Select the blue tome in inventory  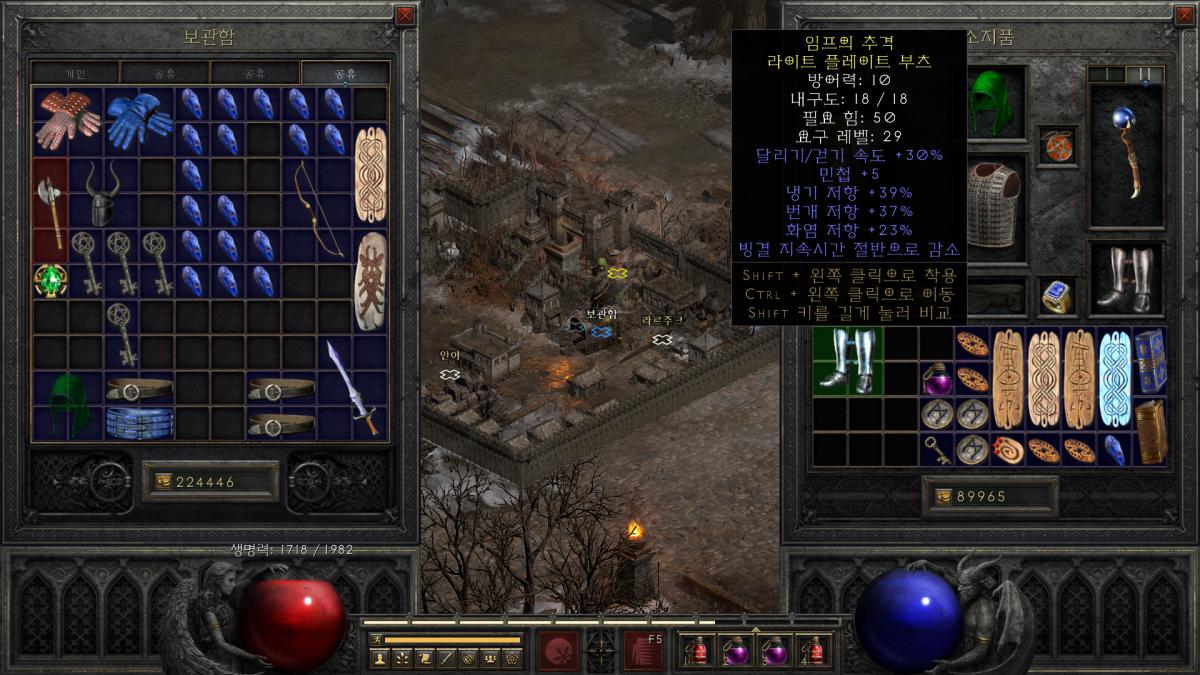point(1150,360)
